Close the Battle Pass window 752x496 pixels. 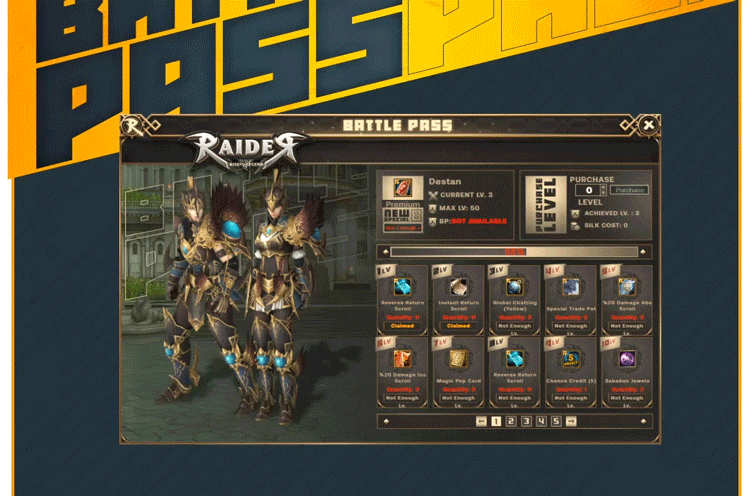tap(648, 125)
